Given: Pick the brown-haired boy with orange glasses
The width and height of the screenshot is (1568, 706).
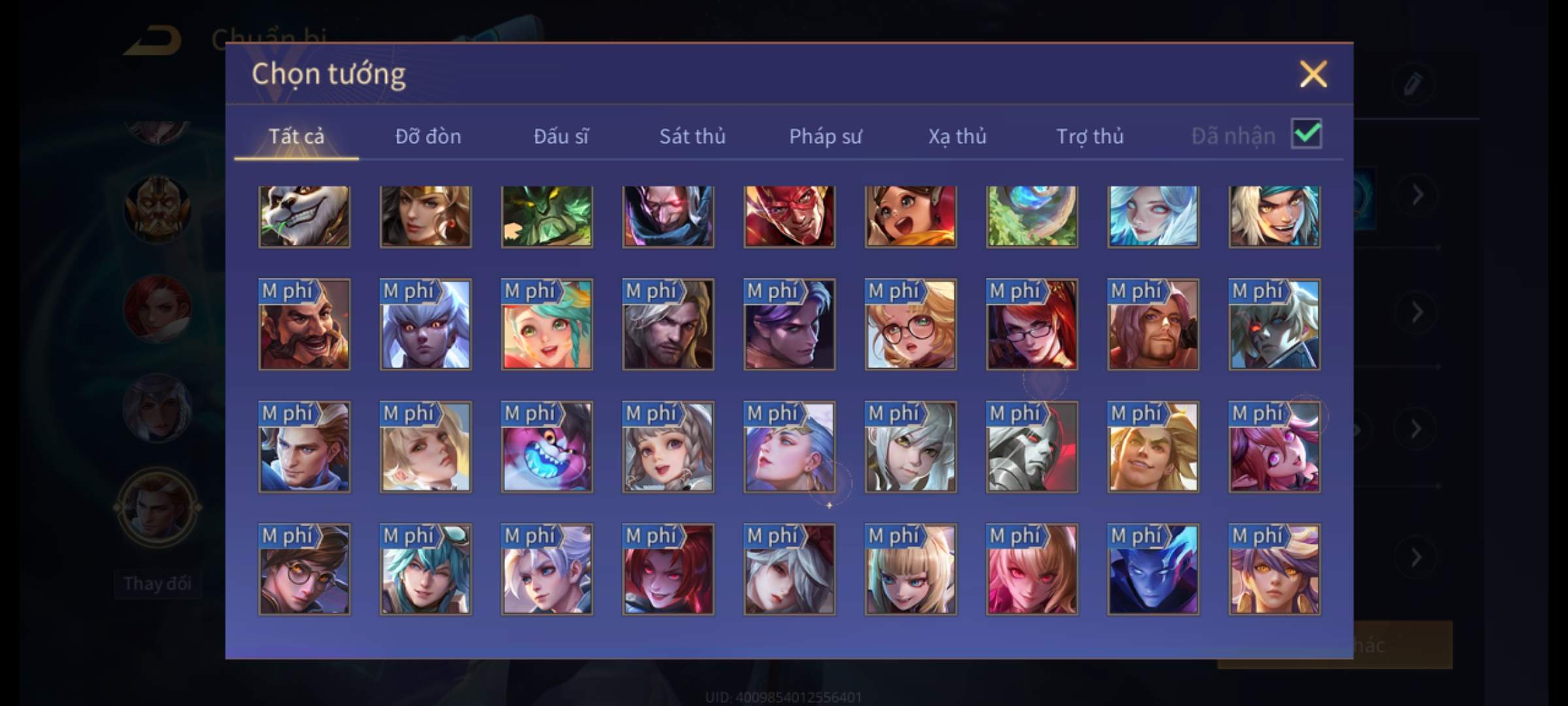Looking at the screenshot, I should [304, 569].
